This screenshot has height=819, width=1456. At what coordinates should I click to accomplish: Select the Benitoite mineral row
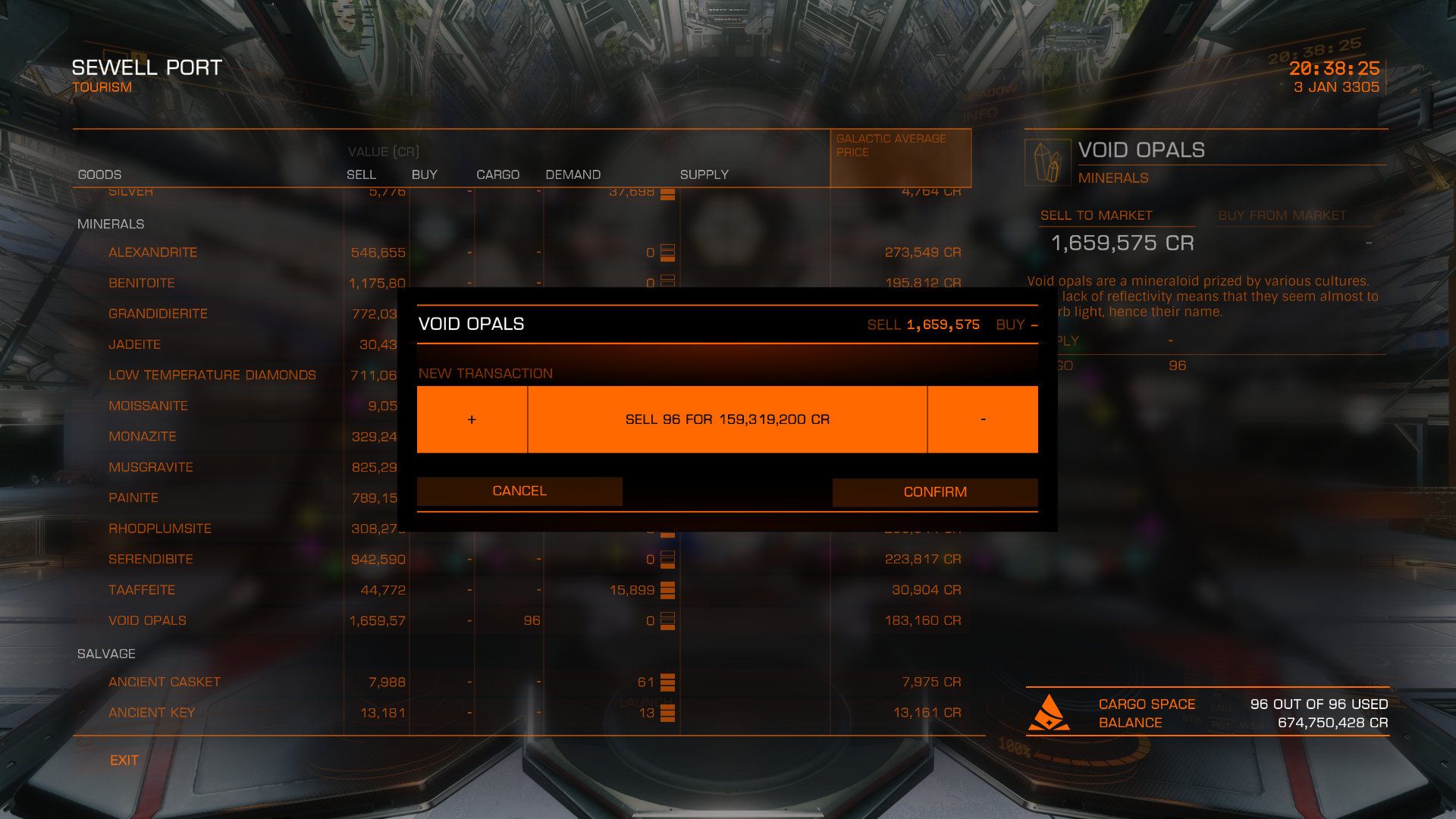point(141,283)
